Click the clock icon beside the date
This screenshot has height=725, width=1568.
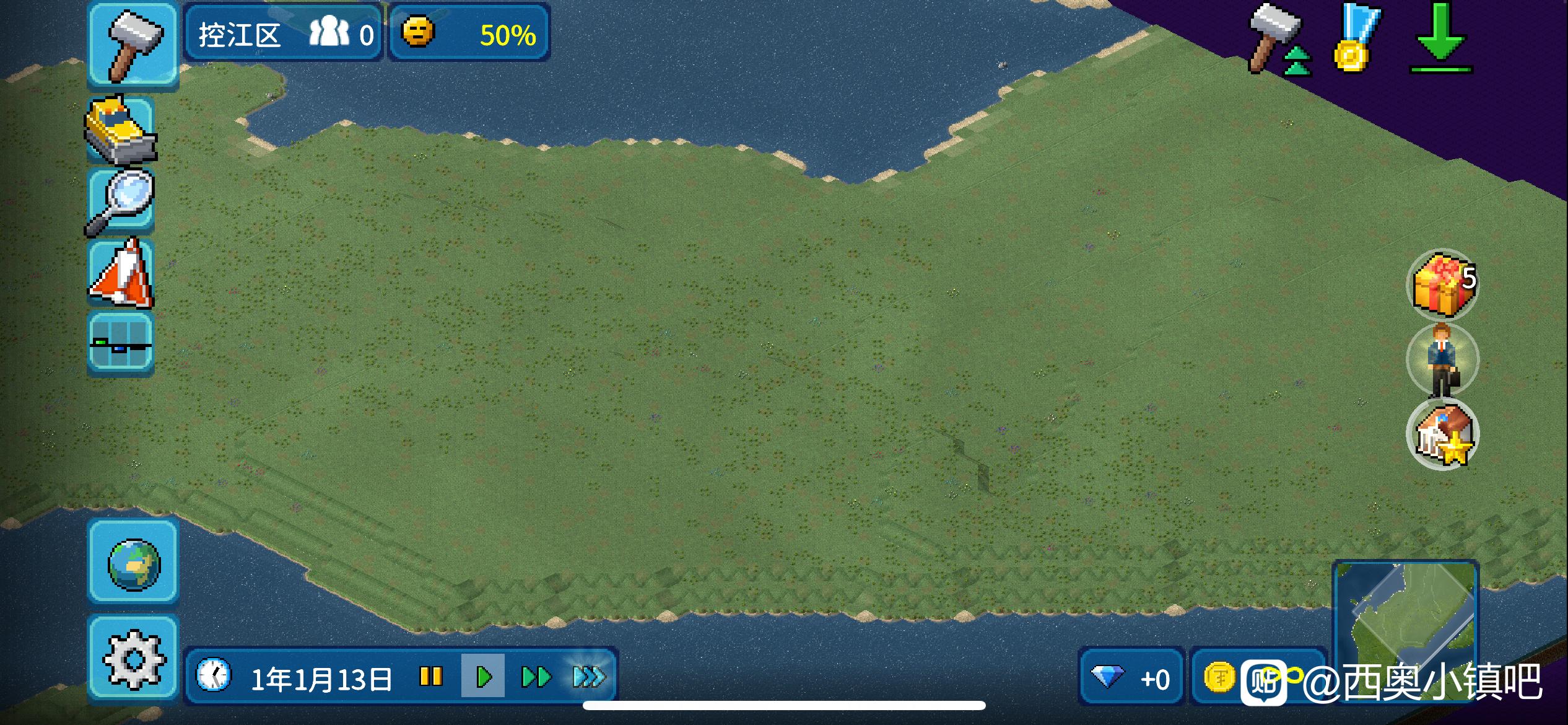point(214,676)
